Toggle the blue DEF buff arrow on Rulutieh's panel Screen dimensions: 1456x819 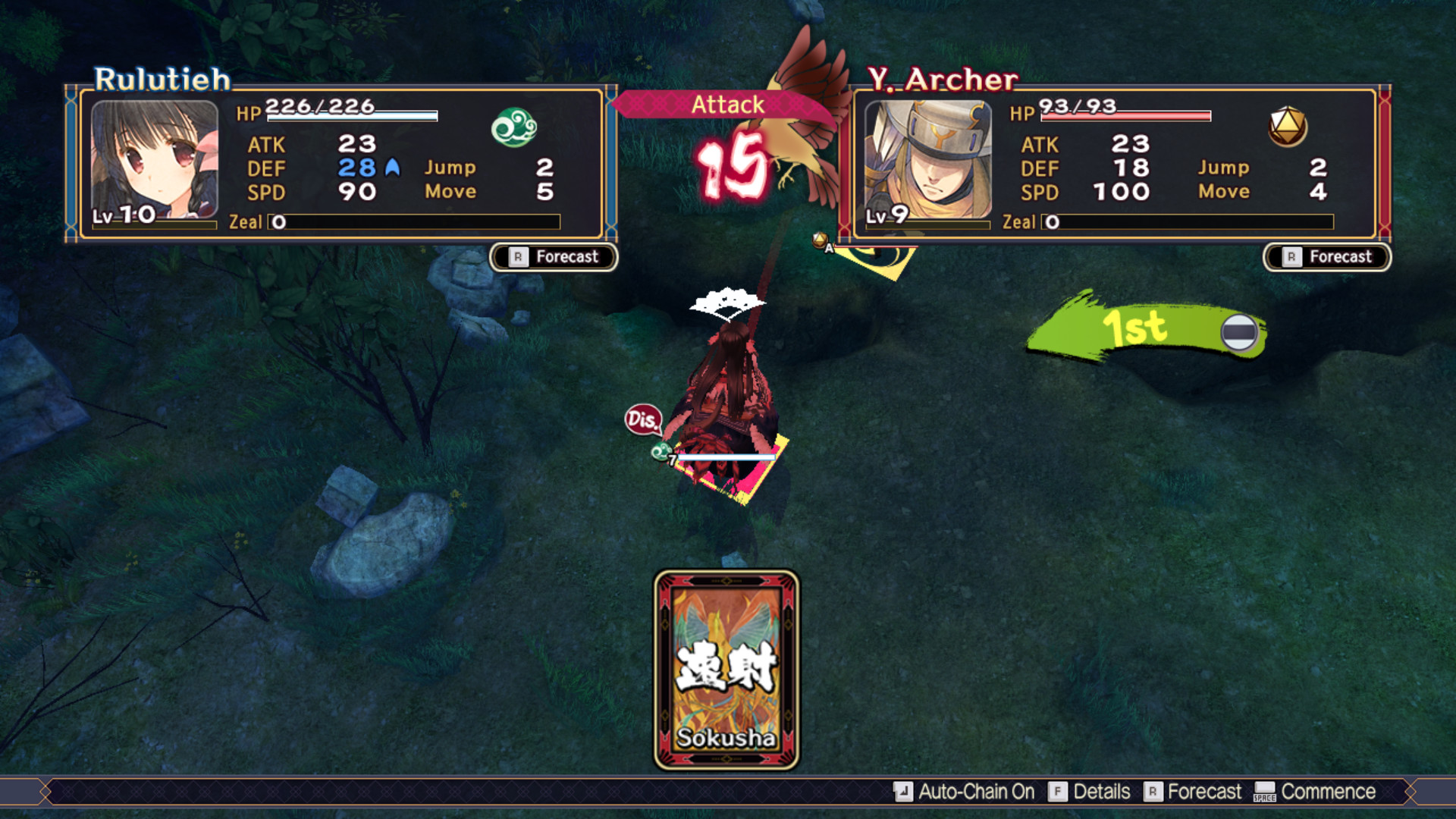click(x=392, y=168)
